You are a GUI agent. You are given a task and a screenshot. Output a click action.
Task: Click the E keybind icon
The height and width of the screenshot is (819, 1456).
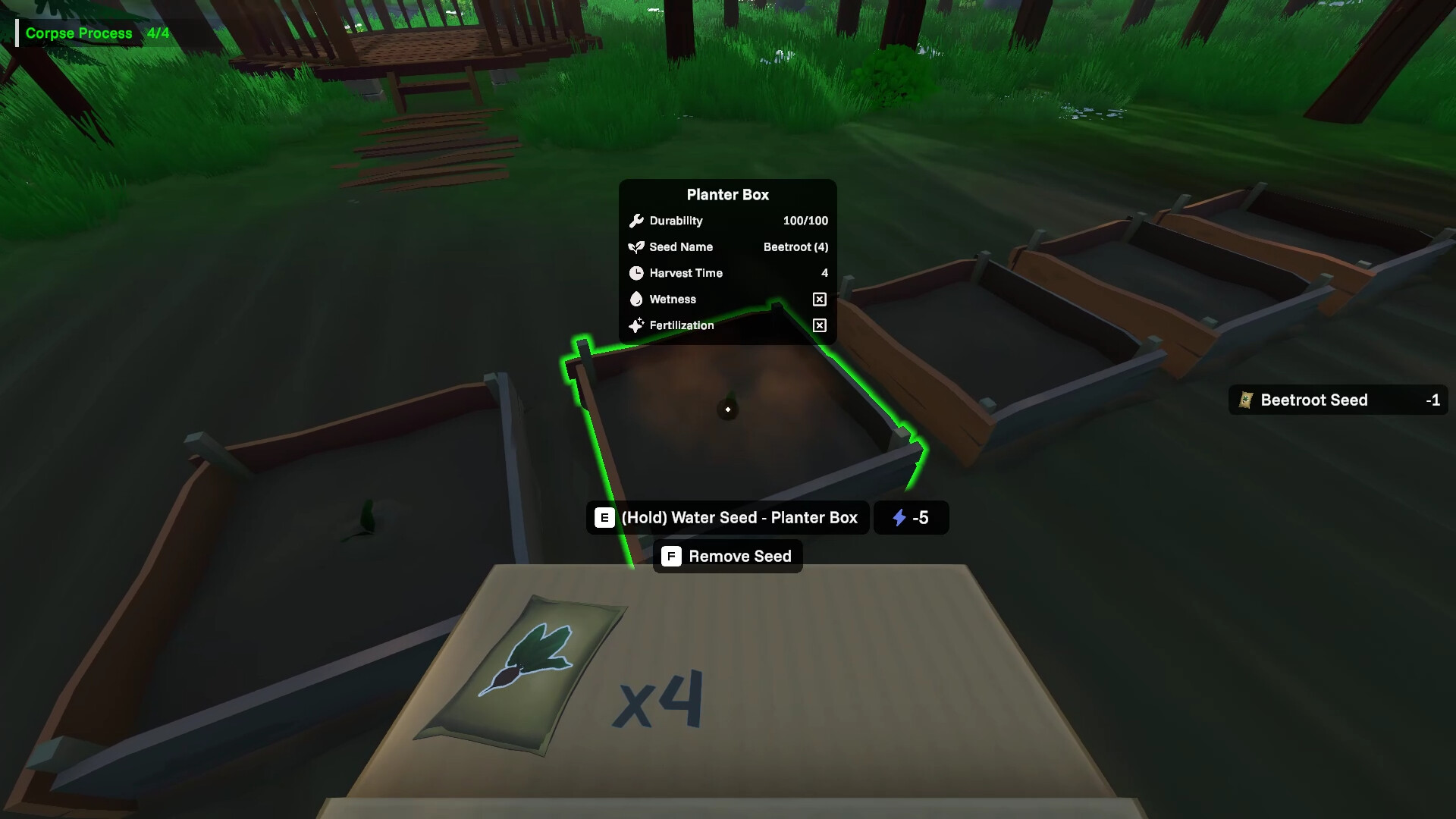(603, 517)
